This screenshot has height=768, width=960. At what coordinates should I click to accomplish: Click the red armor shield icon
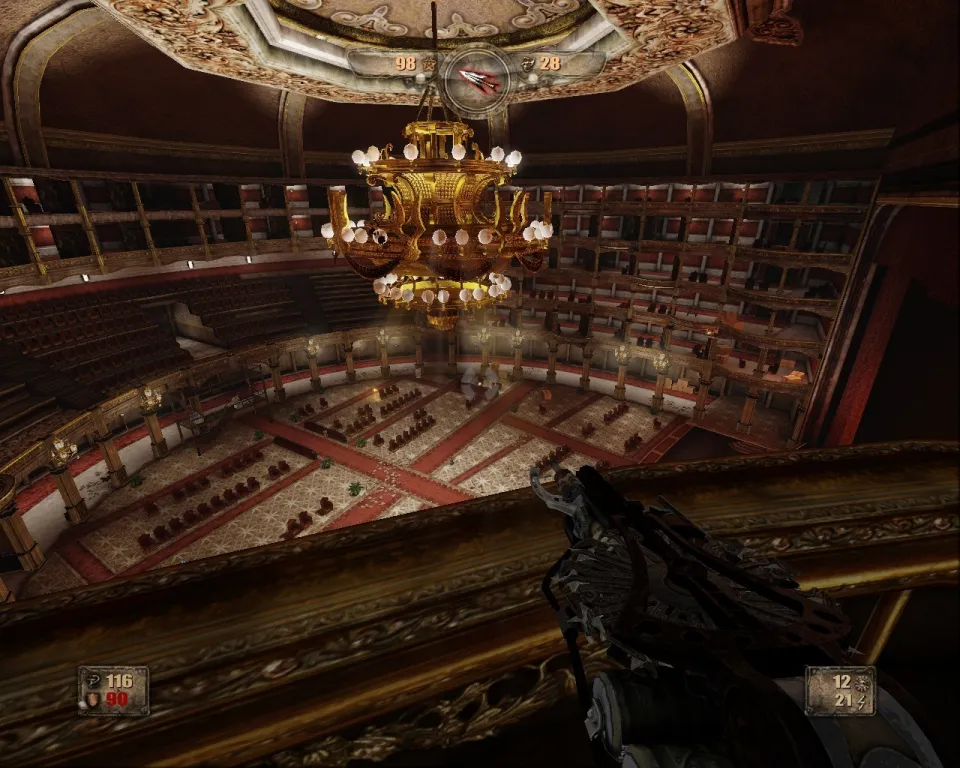pos(94,700)
